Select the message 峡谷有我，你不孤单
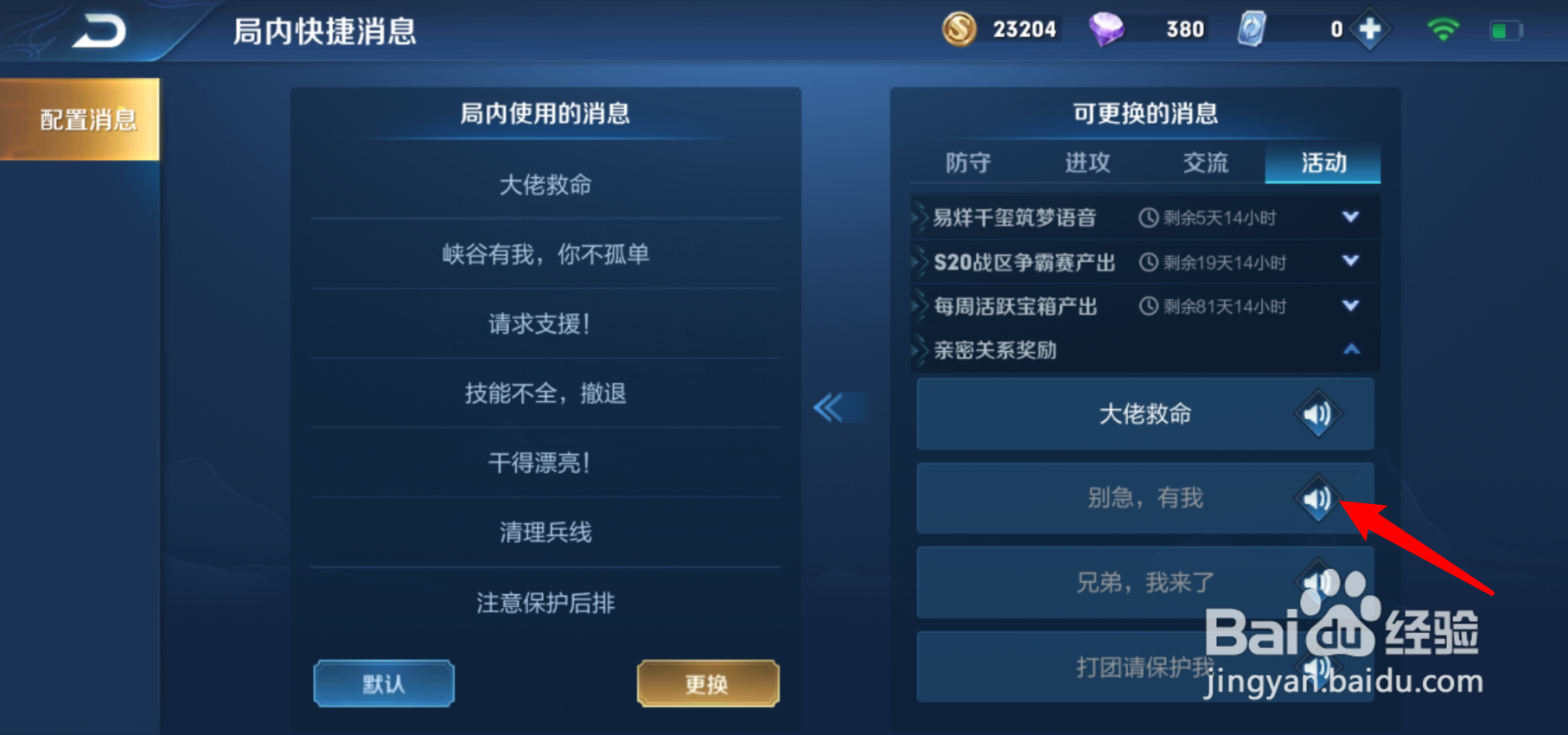Screen dimensions: 1568x735 (x=545, y=252)
